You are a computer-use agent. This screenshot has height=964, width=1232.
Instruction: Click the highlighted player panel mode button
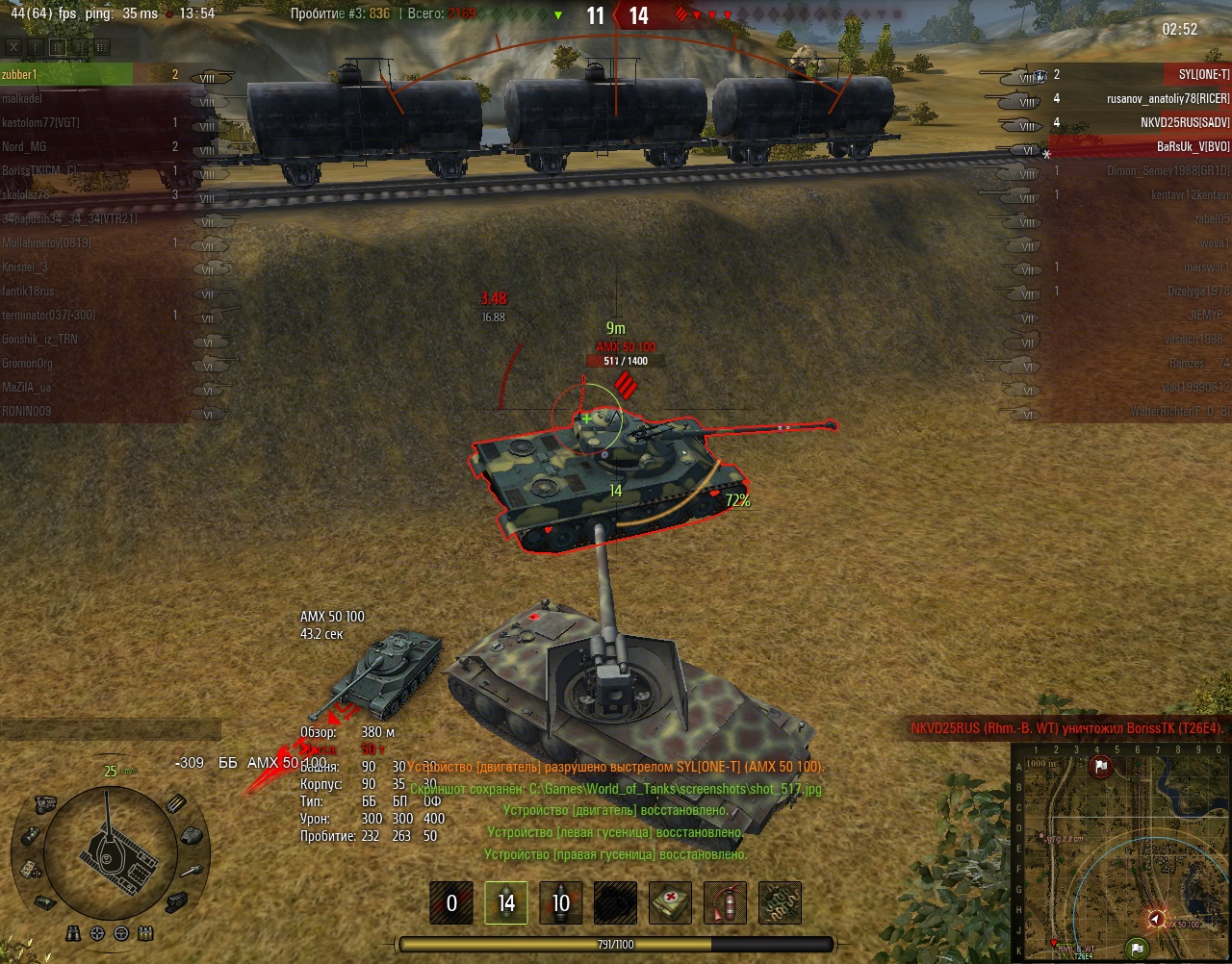57,46
